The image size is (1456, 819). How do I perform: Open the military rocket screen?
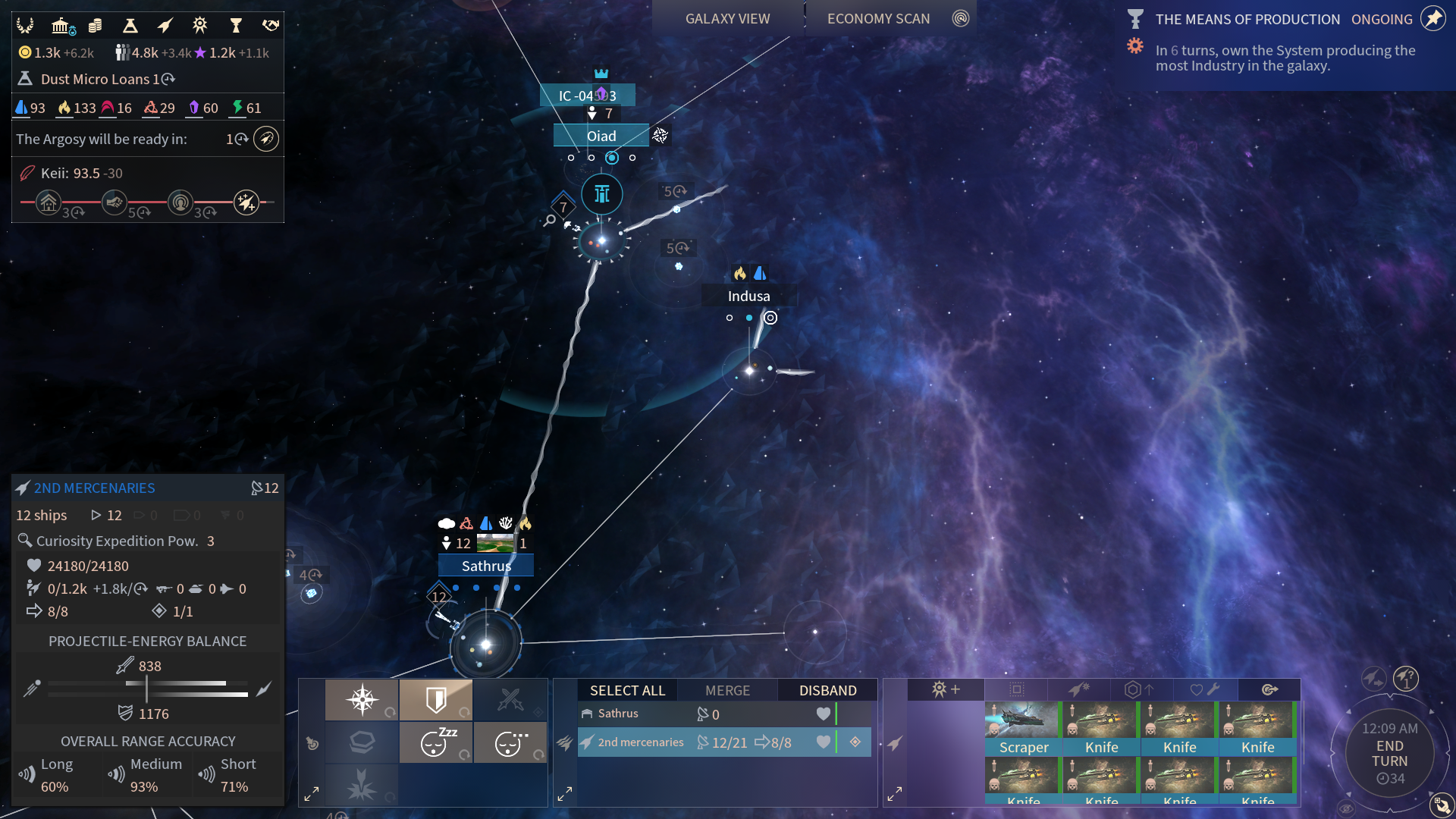click(x=165, y=26)
